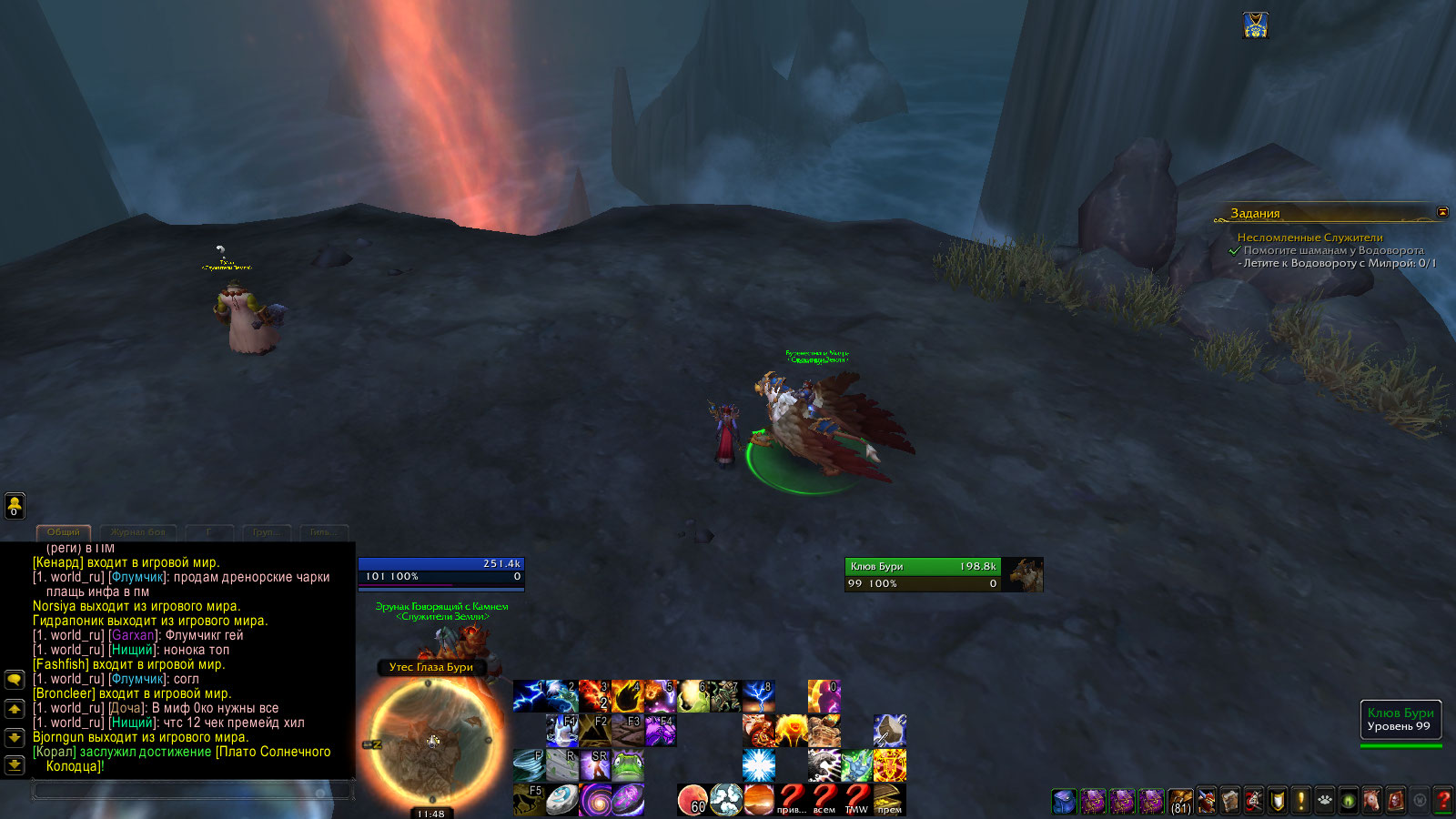This screenshot has height=819, width=1456.
Task: Activate the tornado ability bound to F
Action: pyautogui.click(x=529, y=765)
